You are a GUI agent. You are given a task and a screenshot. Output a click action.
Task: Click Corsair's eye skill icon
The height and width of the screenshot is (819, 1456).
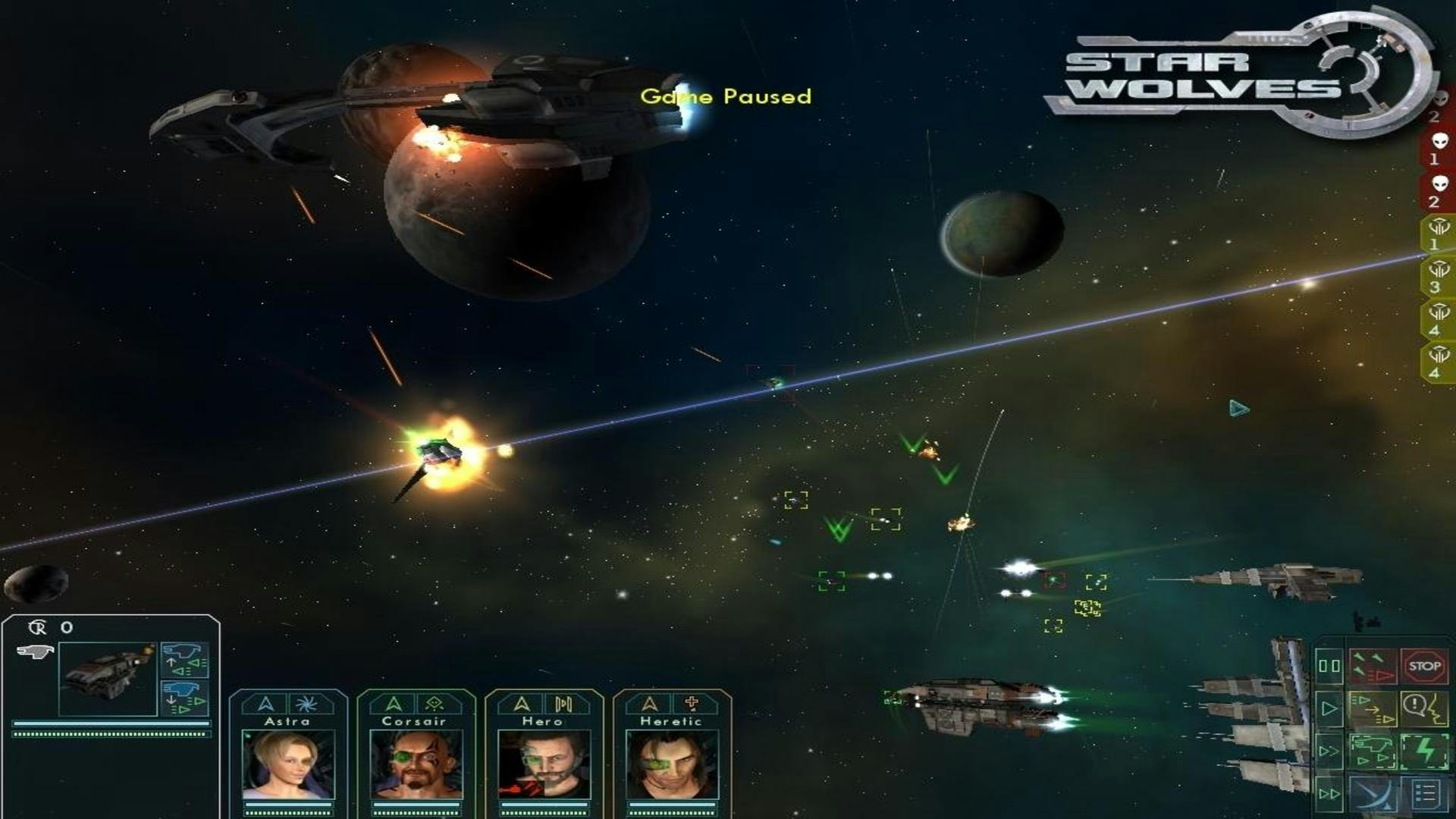coord(434,703)
